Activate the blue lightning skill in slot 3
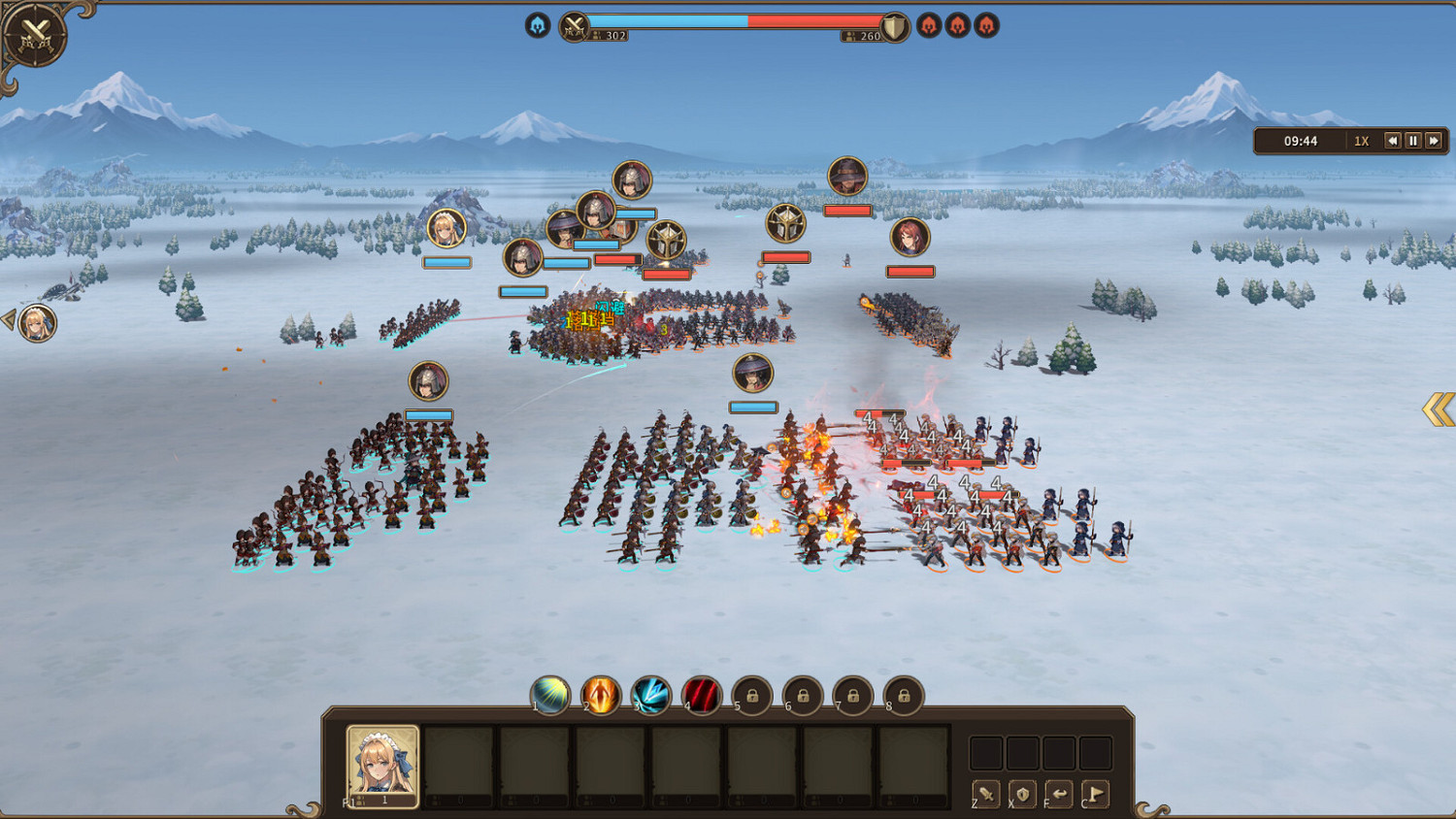1456x819 pixels. coord(651,695)
